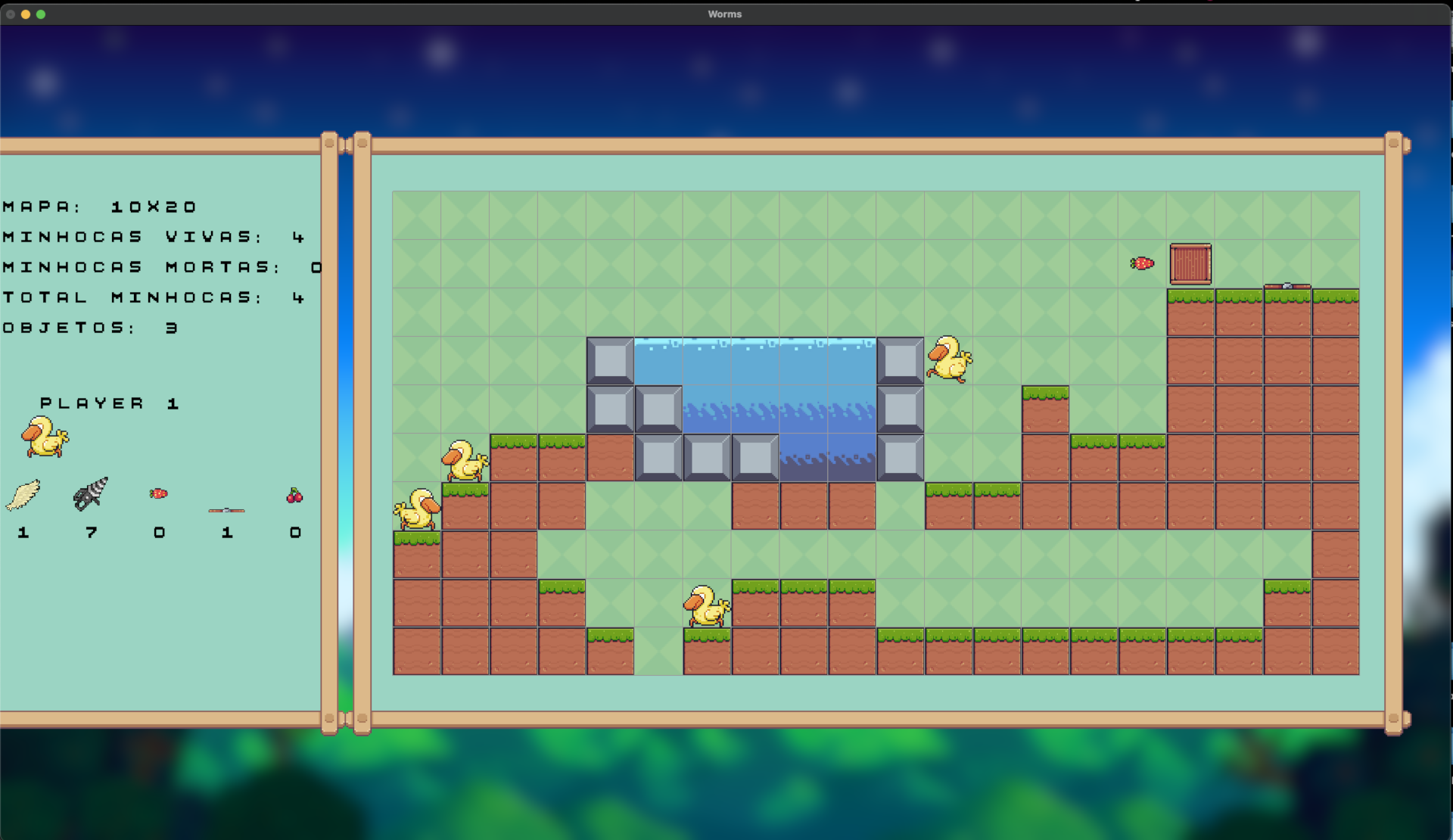The image size is (1453, 840).
Task: Choose the cherries item icon
Action: (x=294, y=496)
